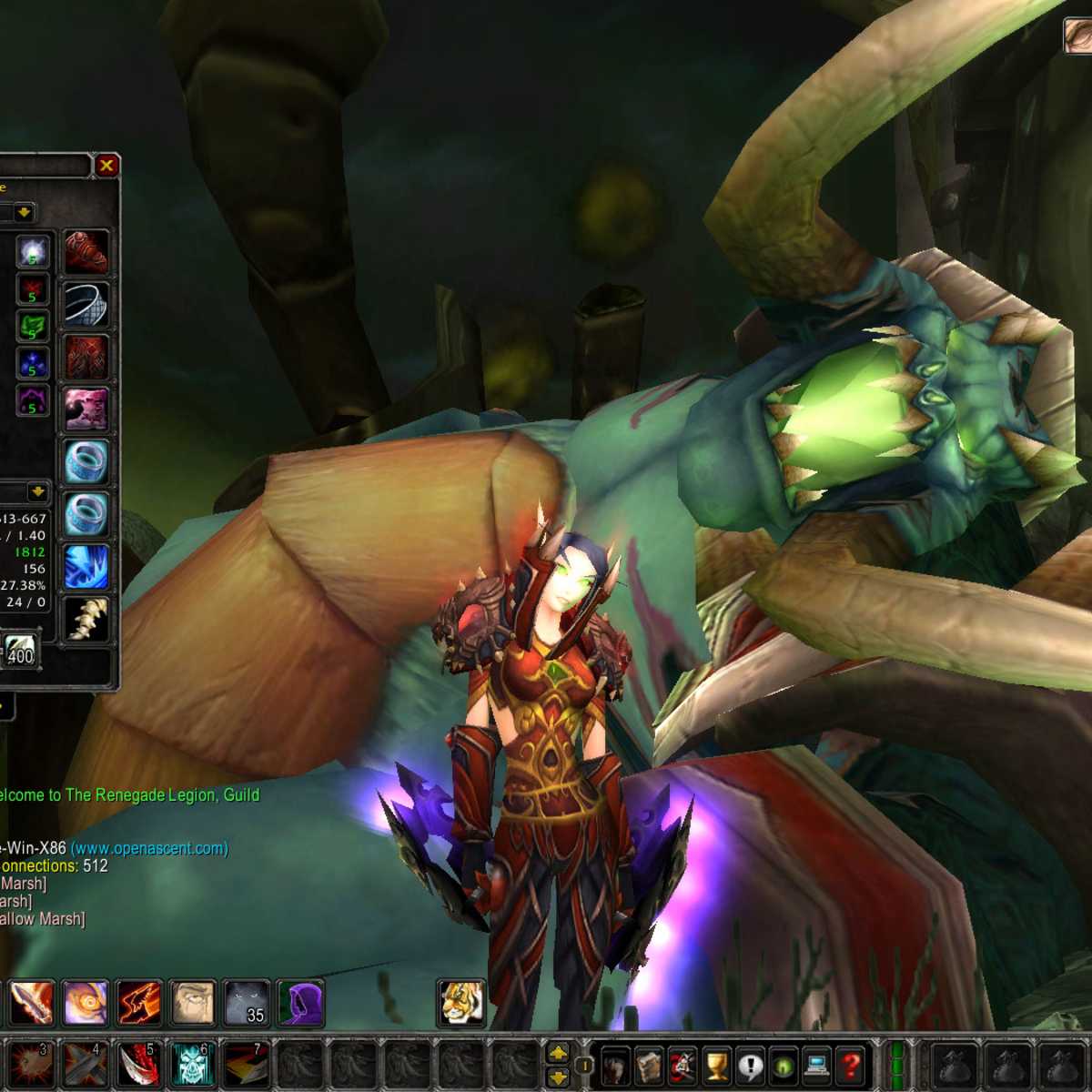Click the ammo slot showing 400
Viewport: 1092px width, 1092px height.
pos(20,650)
